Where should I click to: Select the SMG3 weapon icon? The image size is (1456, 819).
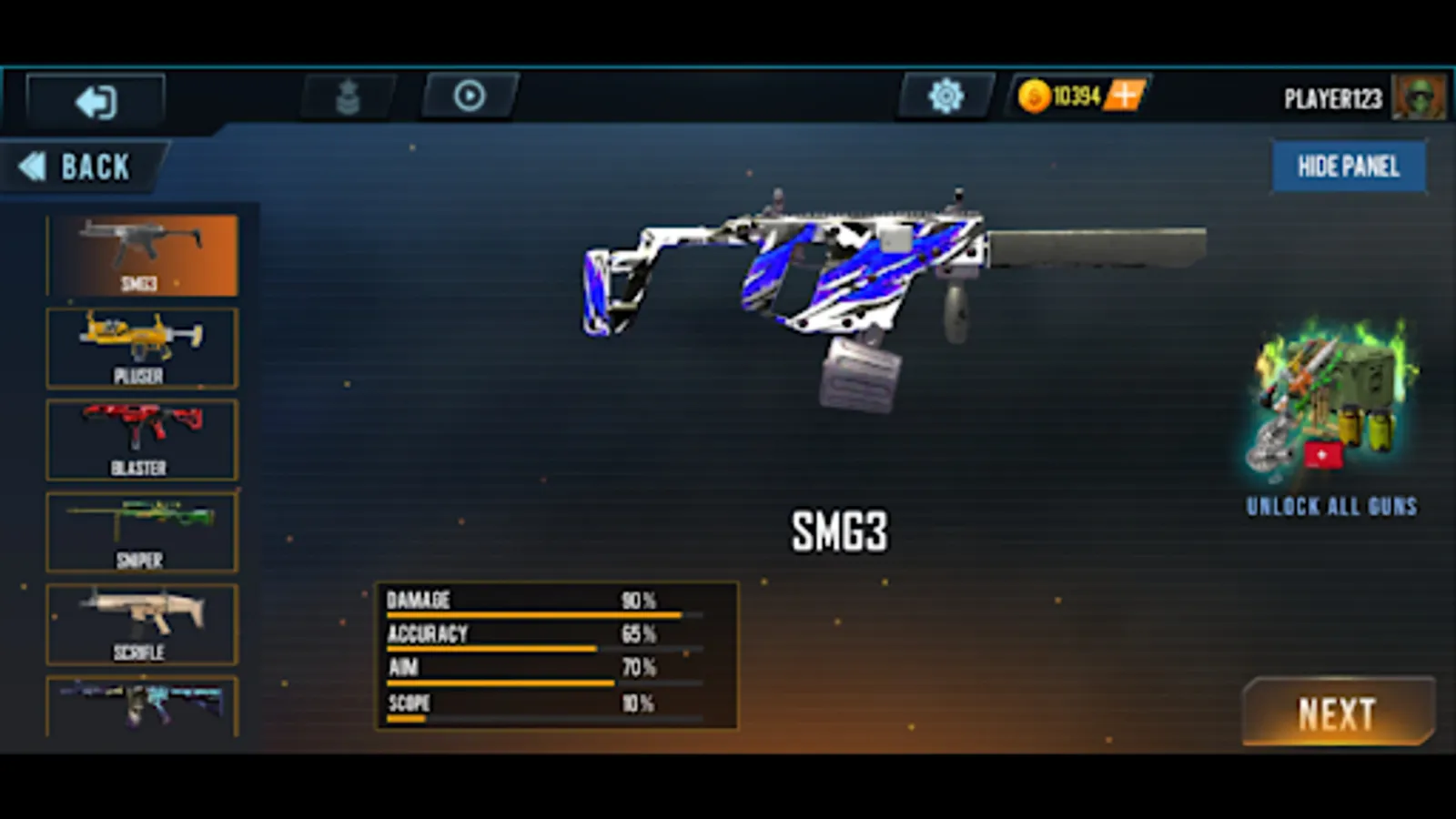point(141,253)
